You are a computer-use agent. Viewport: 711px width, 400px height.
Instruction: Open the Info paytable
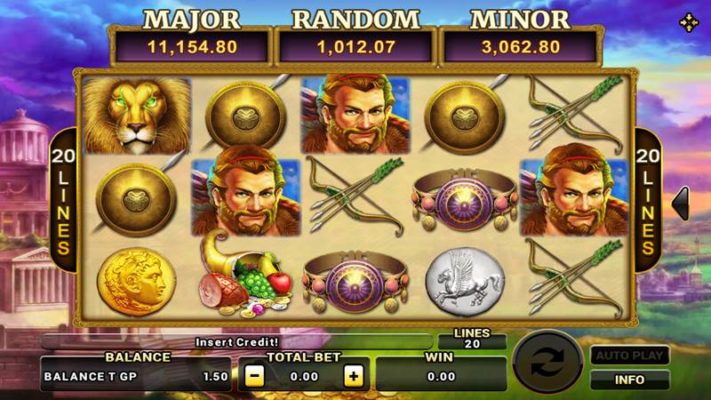[629, 380]
